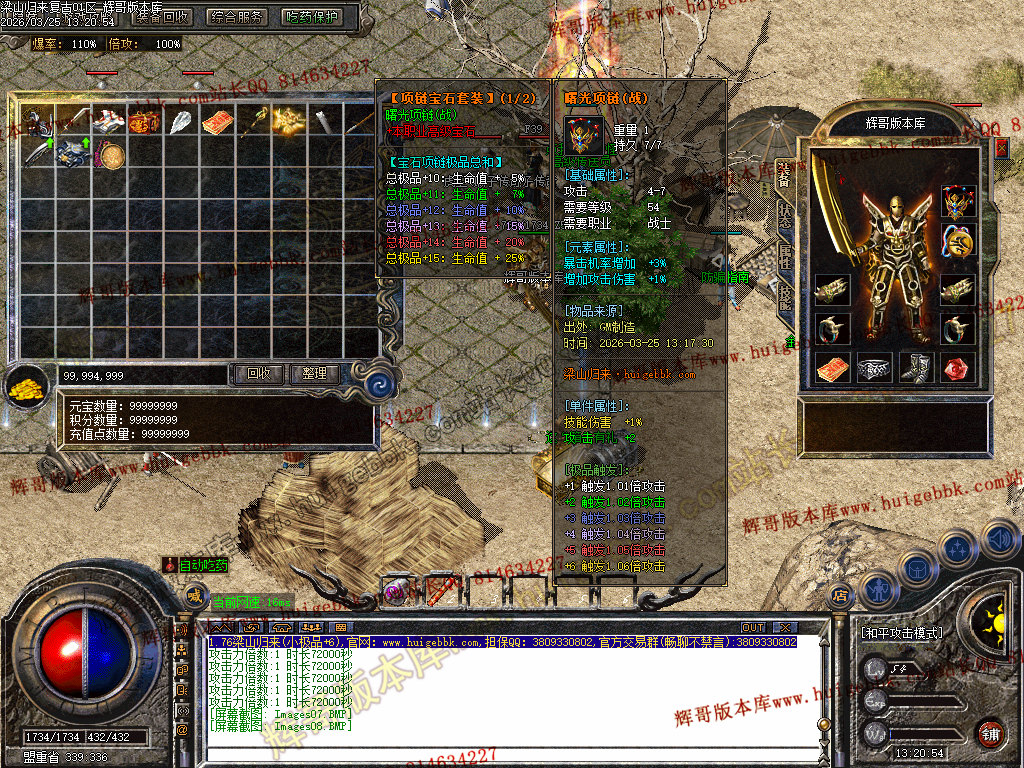Image resolution: width=1024 pixels, height=768 pixels.
Task: Sort the bag with the 整理 button
Action: click(x=314, y=373)
